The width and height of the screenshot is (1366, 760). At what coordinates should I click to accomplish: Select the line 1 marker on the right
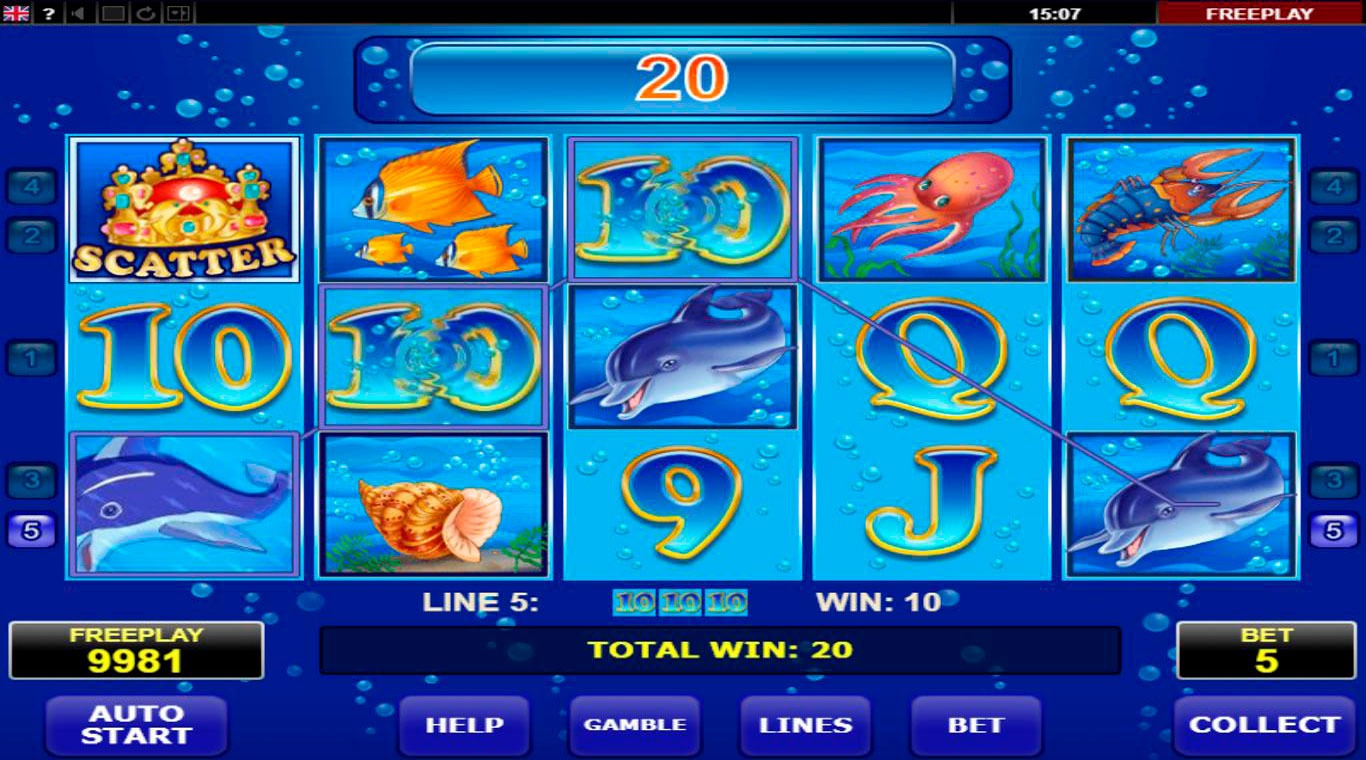pos(1334,357)
